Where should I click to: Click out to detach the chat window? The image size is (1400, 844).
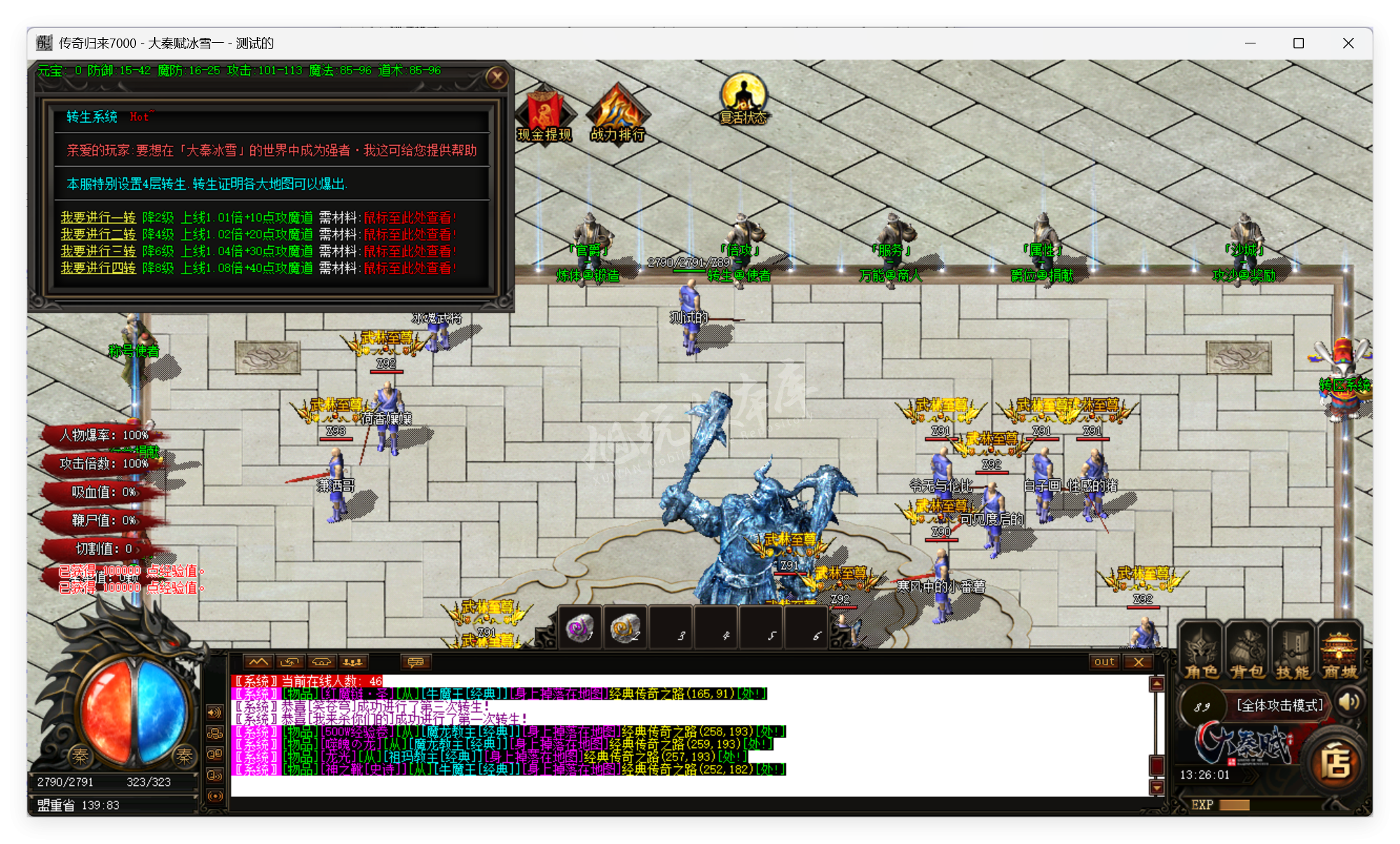[1104, 661]
